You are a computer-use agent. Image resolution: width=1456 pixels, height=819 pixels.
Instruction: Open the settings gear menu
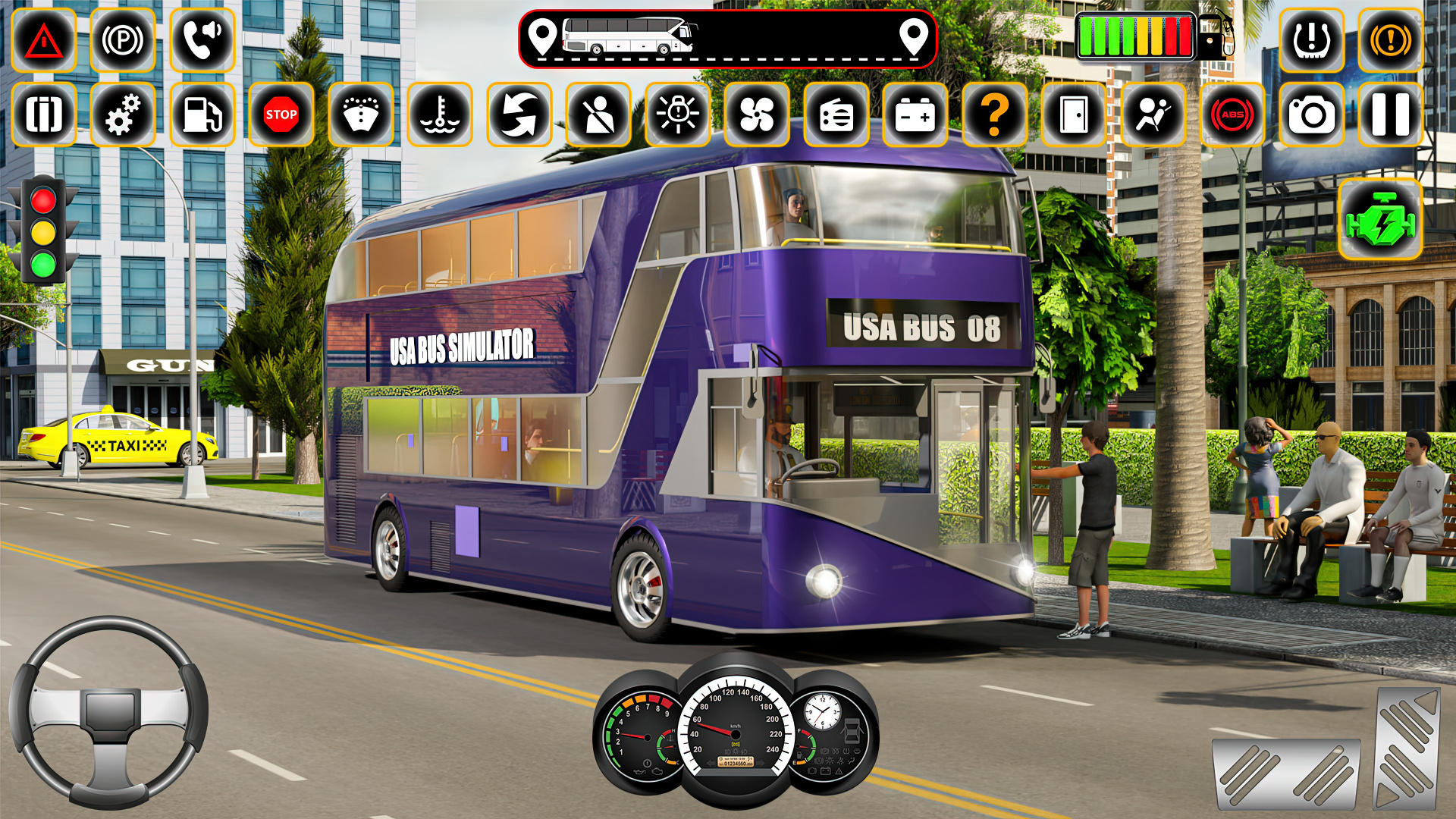[123, 115]
